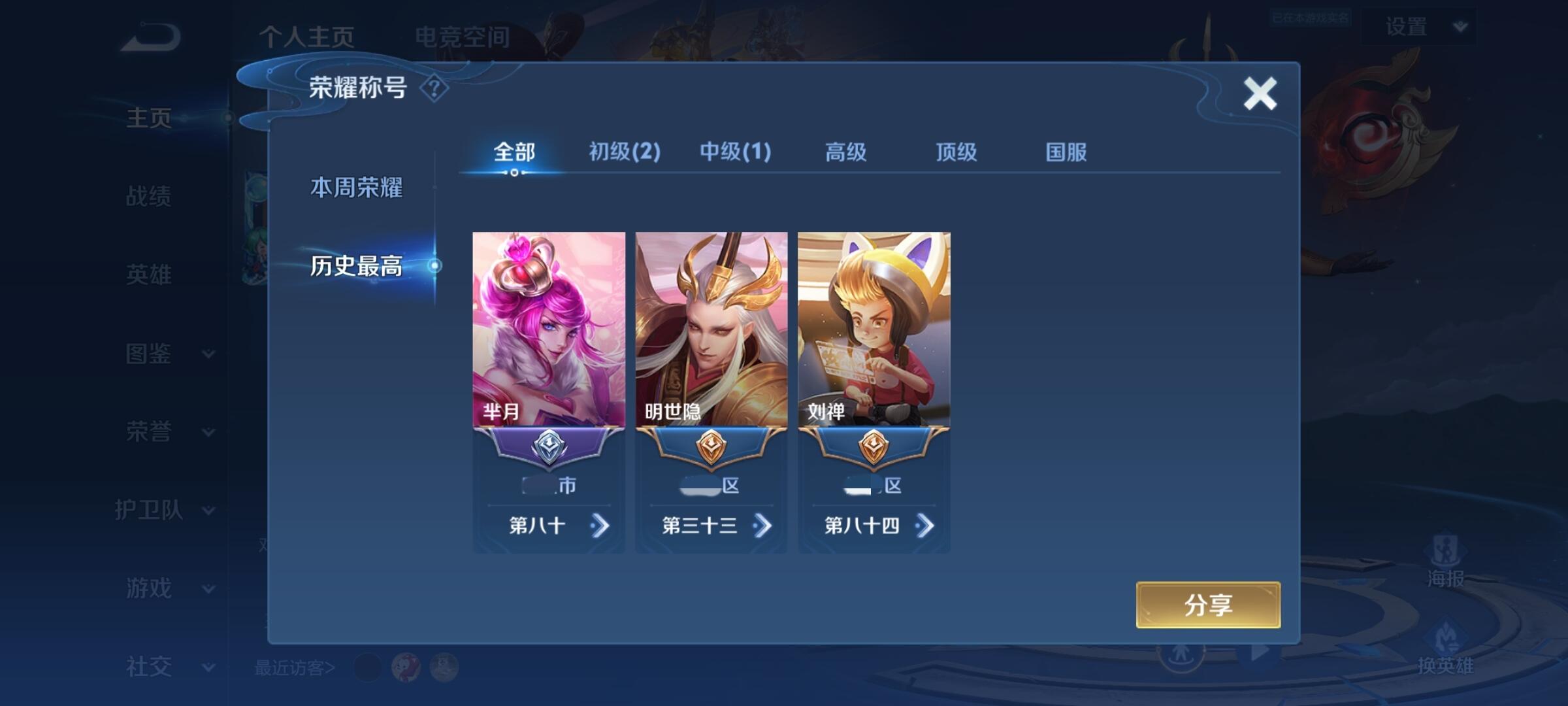Image resolution: width=1568 pixels, height=706 pixels.
Task: Switch to the 高级 tab
Action: [845, 152]
